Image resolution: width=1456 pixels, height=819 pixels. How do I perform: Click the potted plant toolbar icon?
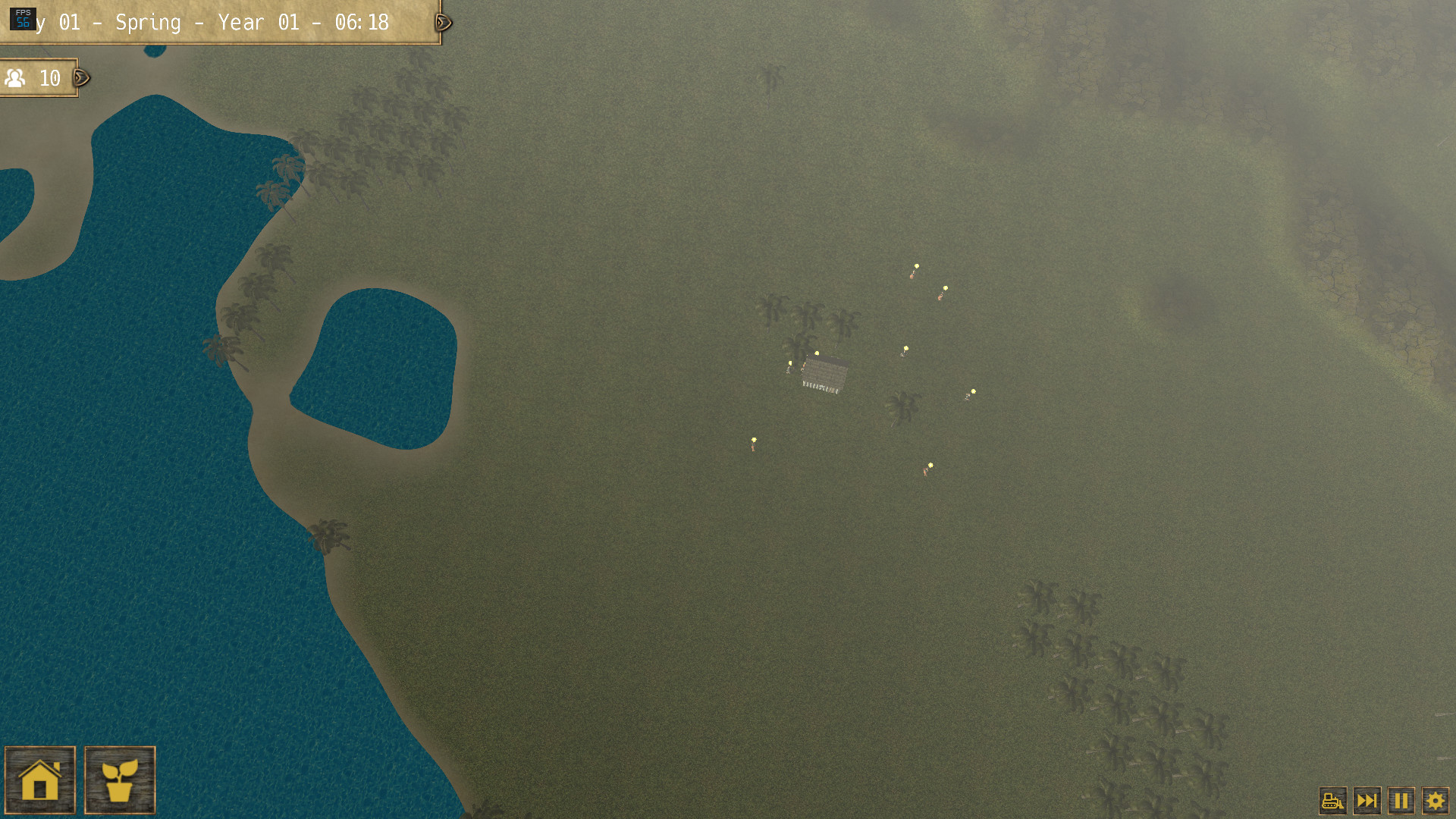119,781
